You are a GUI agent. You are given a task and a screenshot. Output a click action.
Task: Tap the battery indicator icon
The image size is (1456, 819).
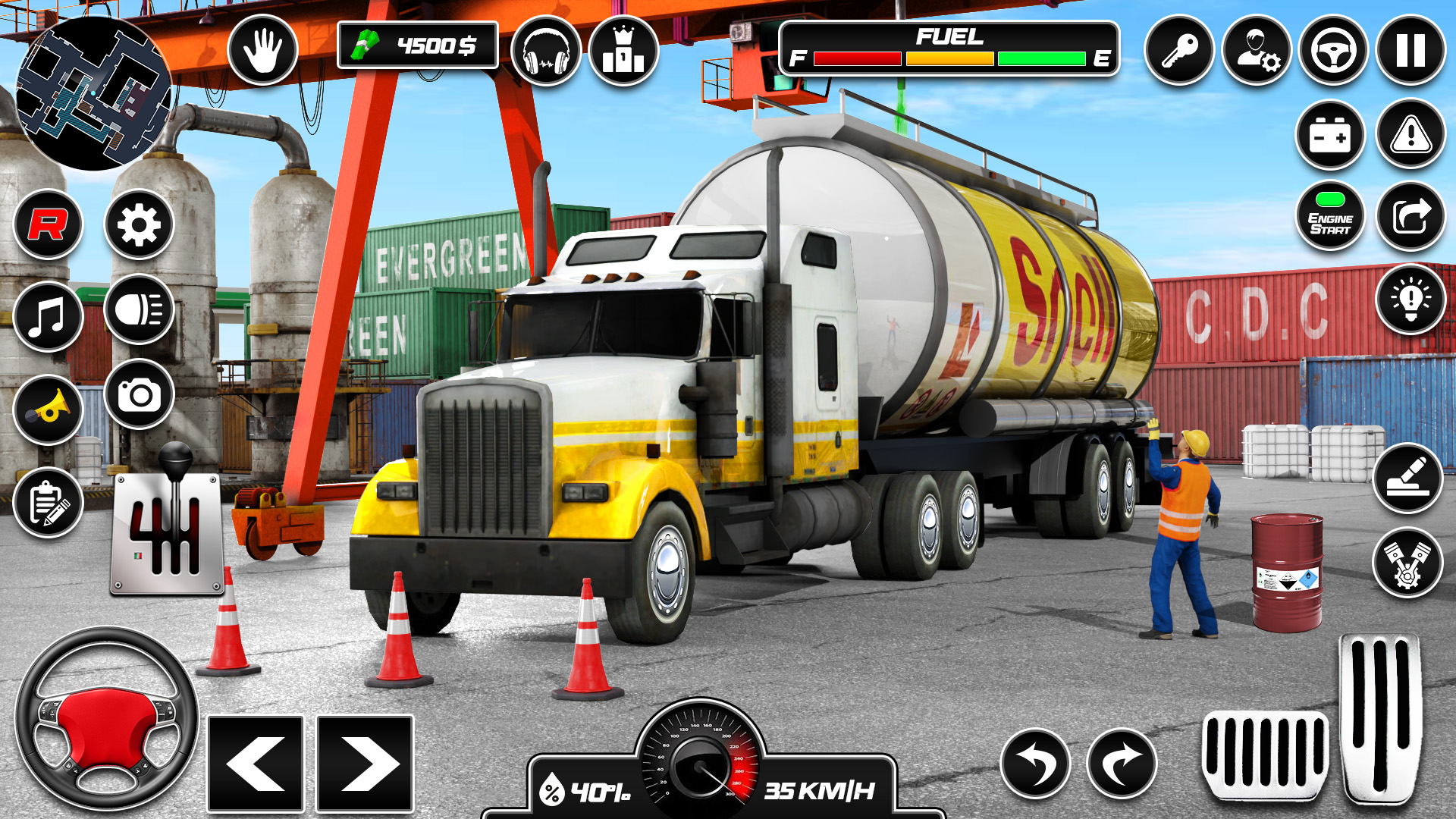point(1332,135)
